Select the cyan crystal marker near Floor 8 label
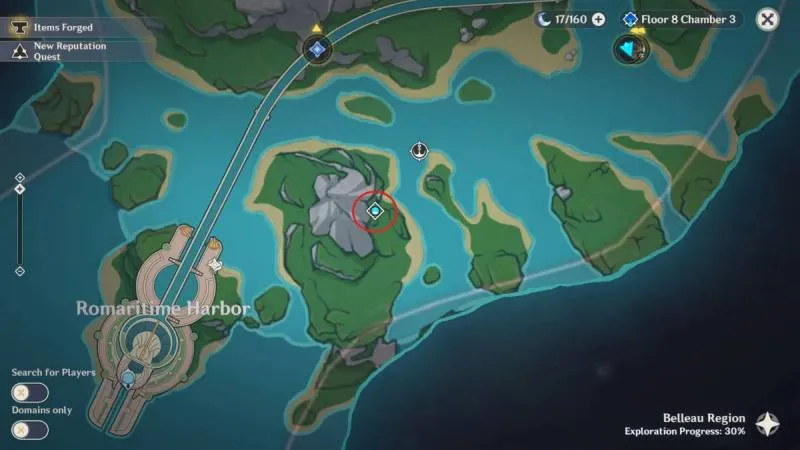 630,48
